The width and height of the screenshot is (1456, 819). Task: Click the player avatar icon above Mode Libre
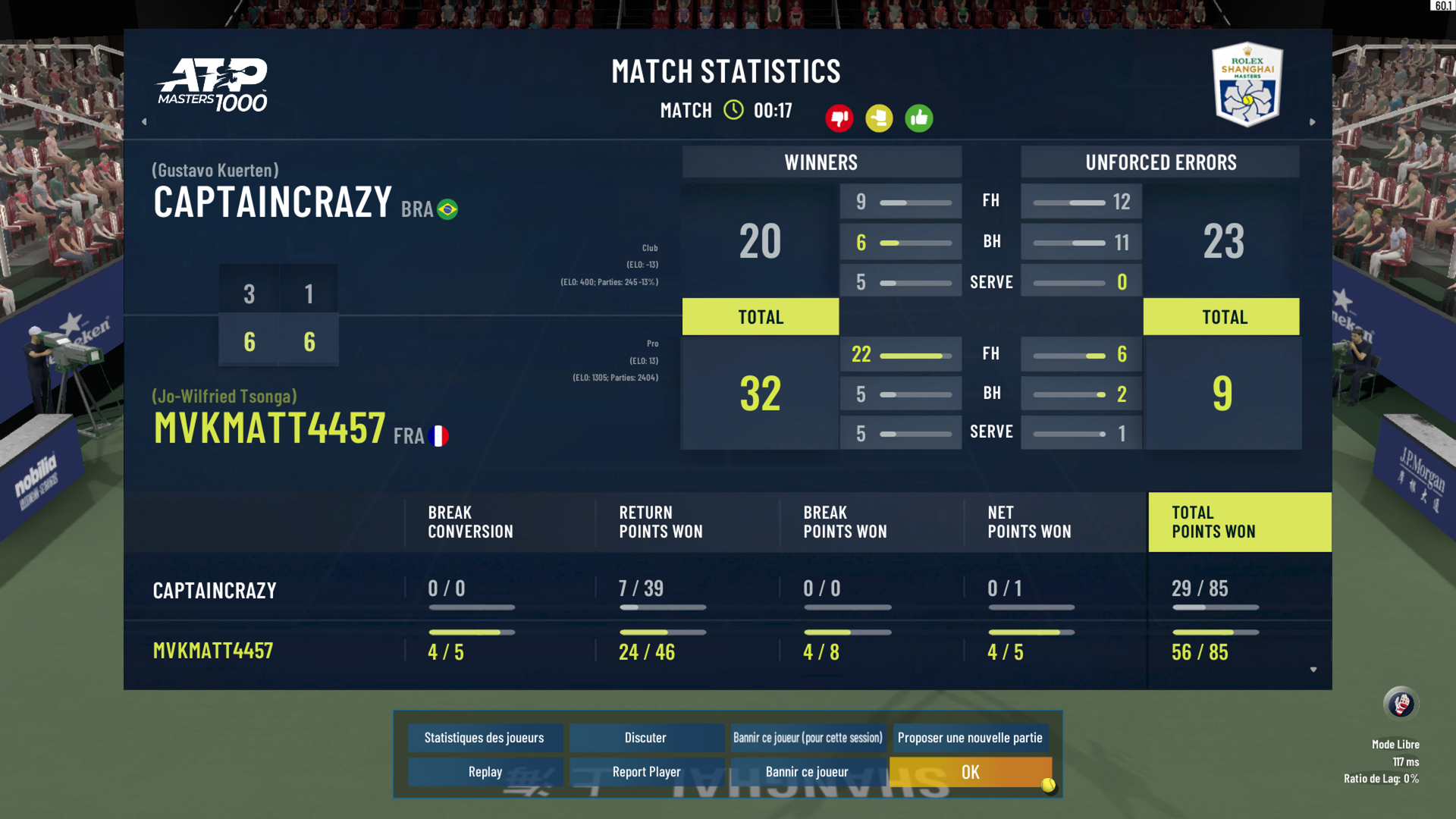pos(1401,704)
